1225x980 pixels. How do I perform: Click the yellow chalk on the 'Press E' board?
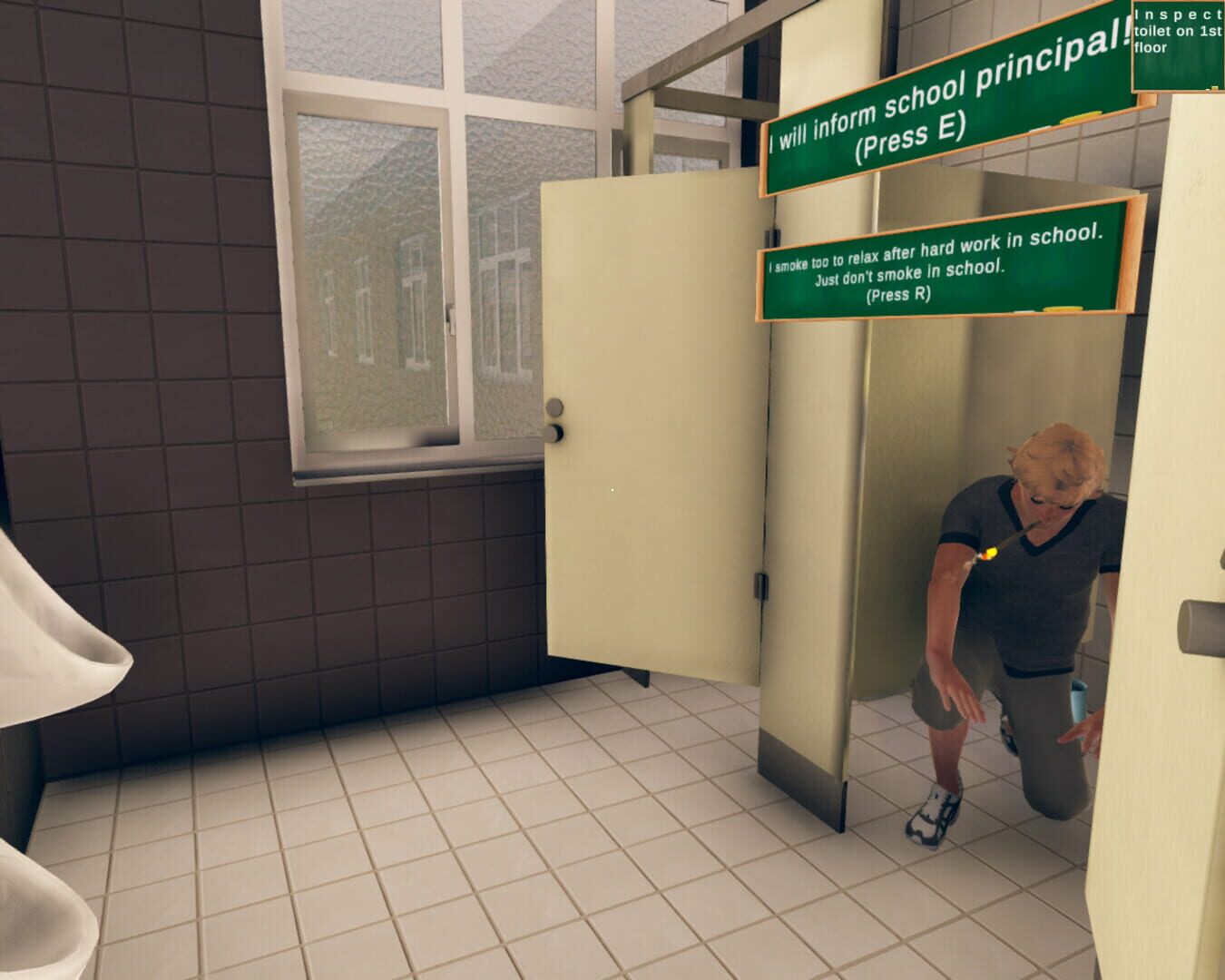coord(1078,118)
